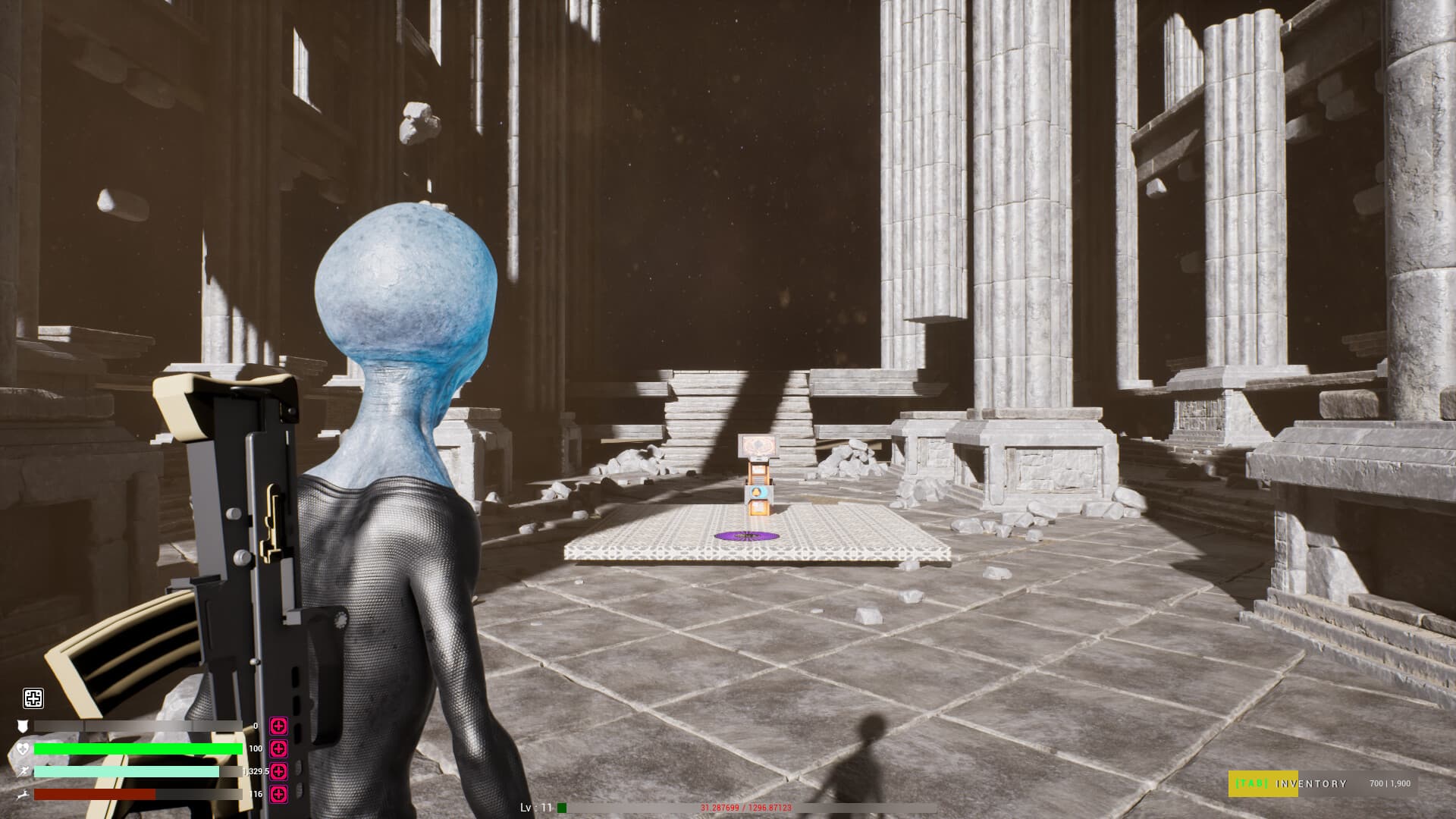
Task: Click the heart health icon
Action: click(x=23, y=749)
